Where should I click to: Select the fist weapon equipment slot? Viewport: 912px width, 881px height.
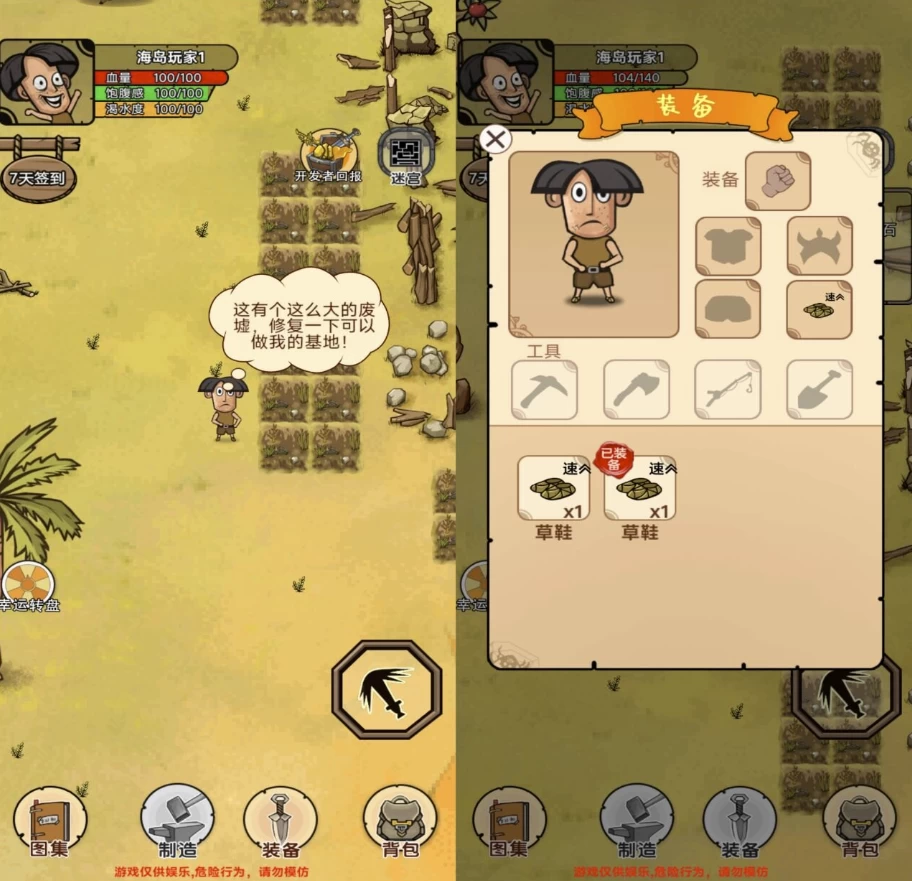point(777,181)
